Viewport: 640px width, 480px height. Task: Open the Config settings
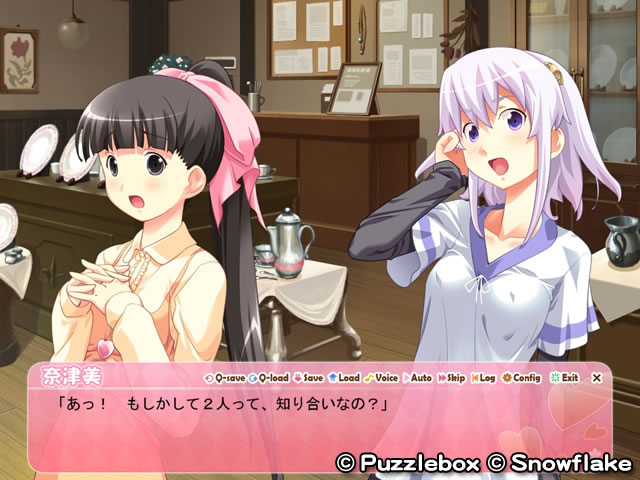[521, 378]
